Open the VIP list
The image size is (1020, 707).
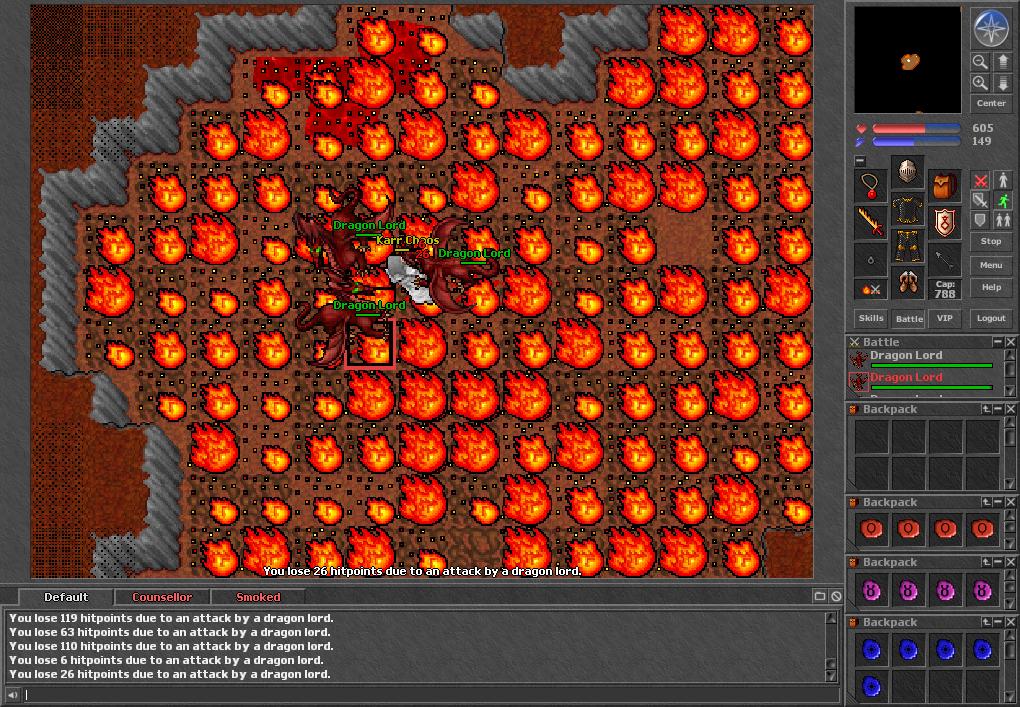944,318
